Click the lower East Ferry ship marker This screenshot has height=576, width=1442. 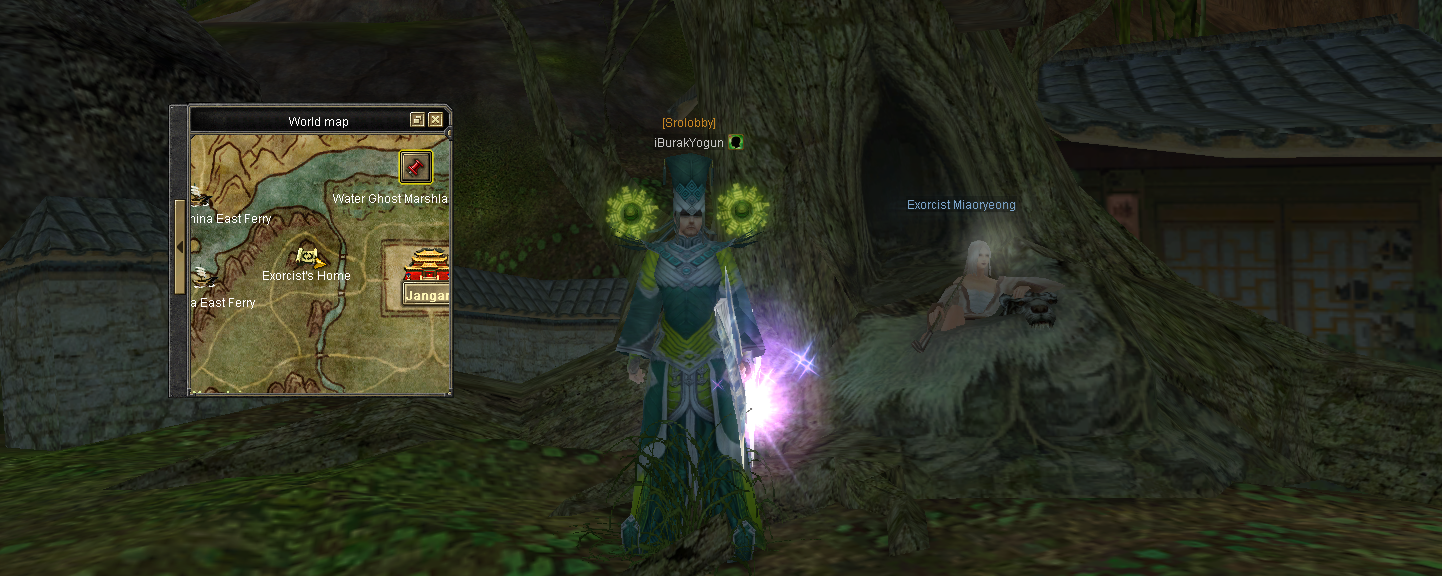click(200, 278)
